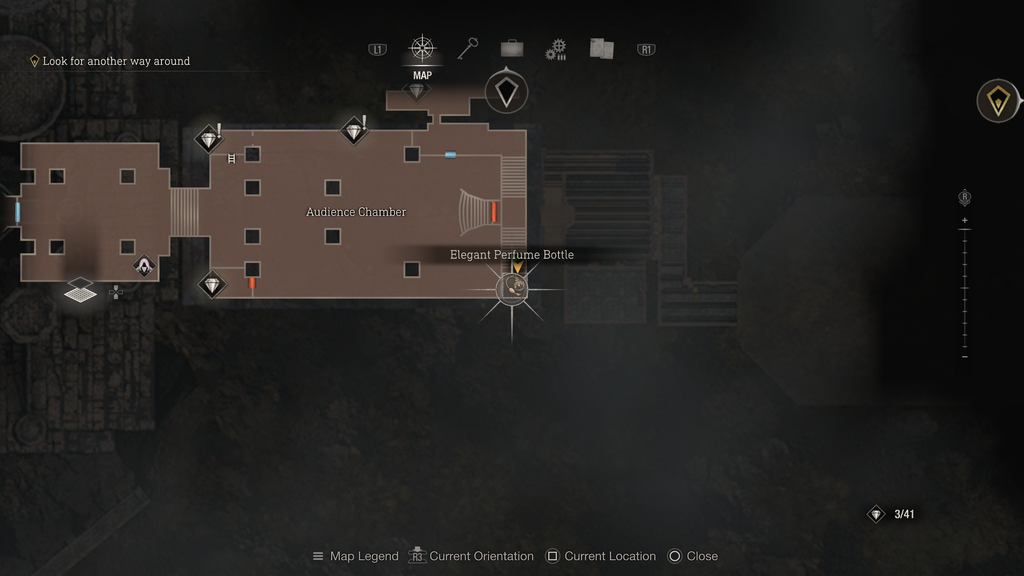Select the Map compass tab
Viewport: 1024px width, 576px height.
[x=422, y=48]
